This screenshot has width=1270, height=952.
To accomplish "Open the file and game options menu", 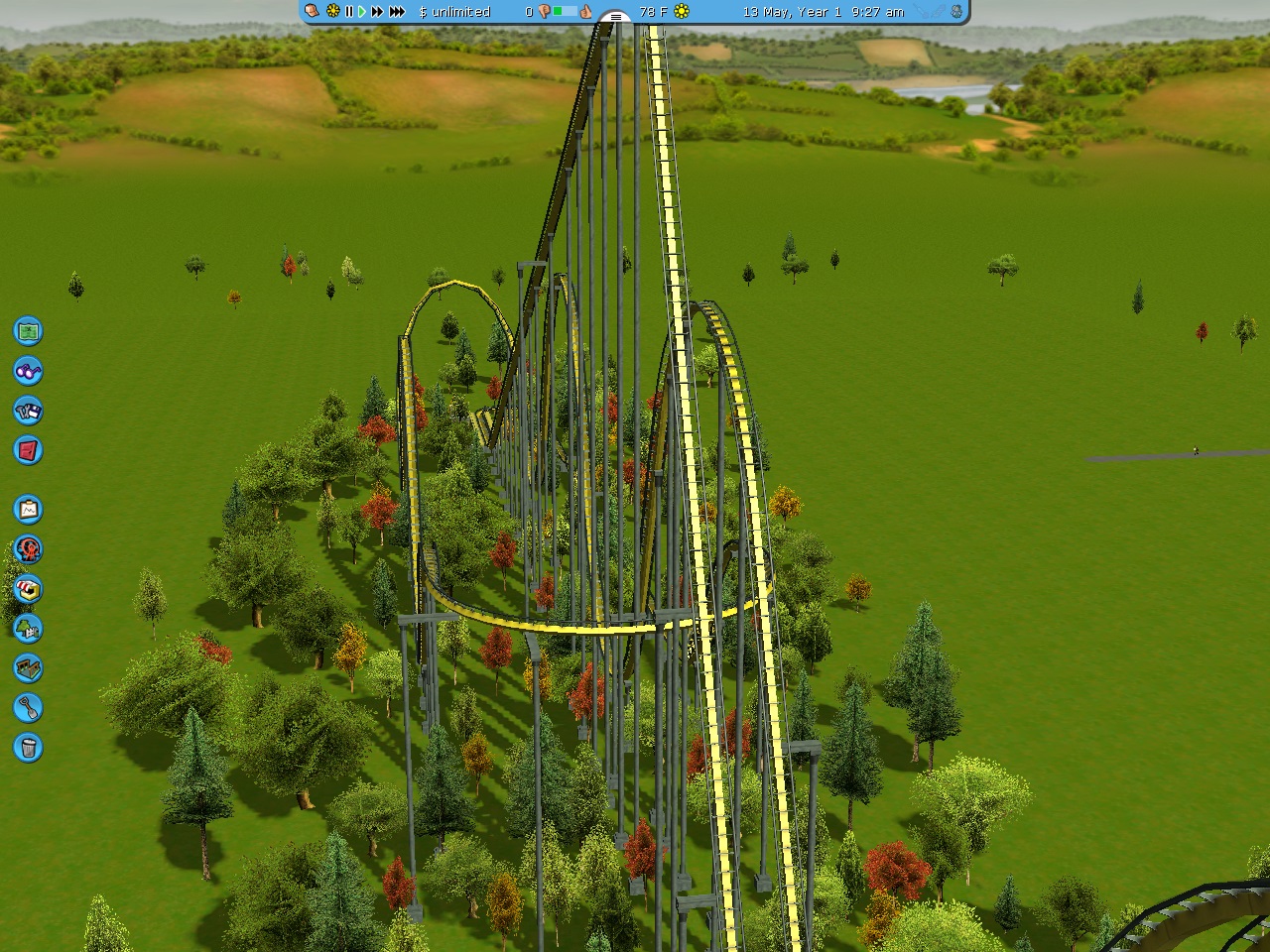I will pyautogui.click(x=28, y=411).
